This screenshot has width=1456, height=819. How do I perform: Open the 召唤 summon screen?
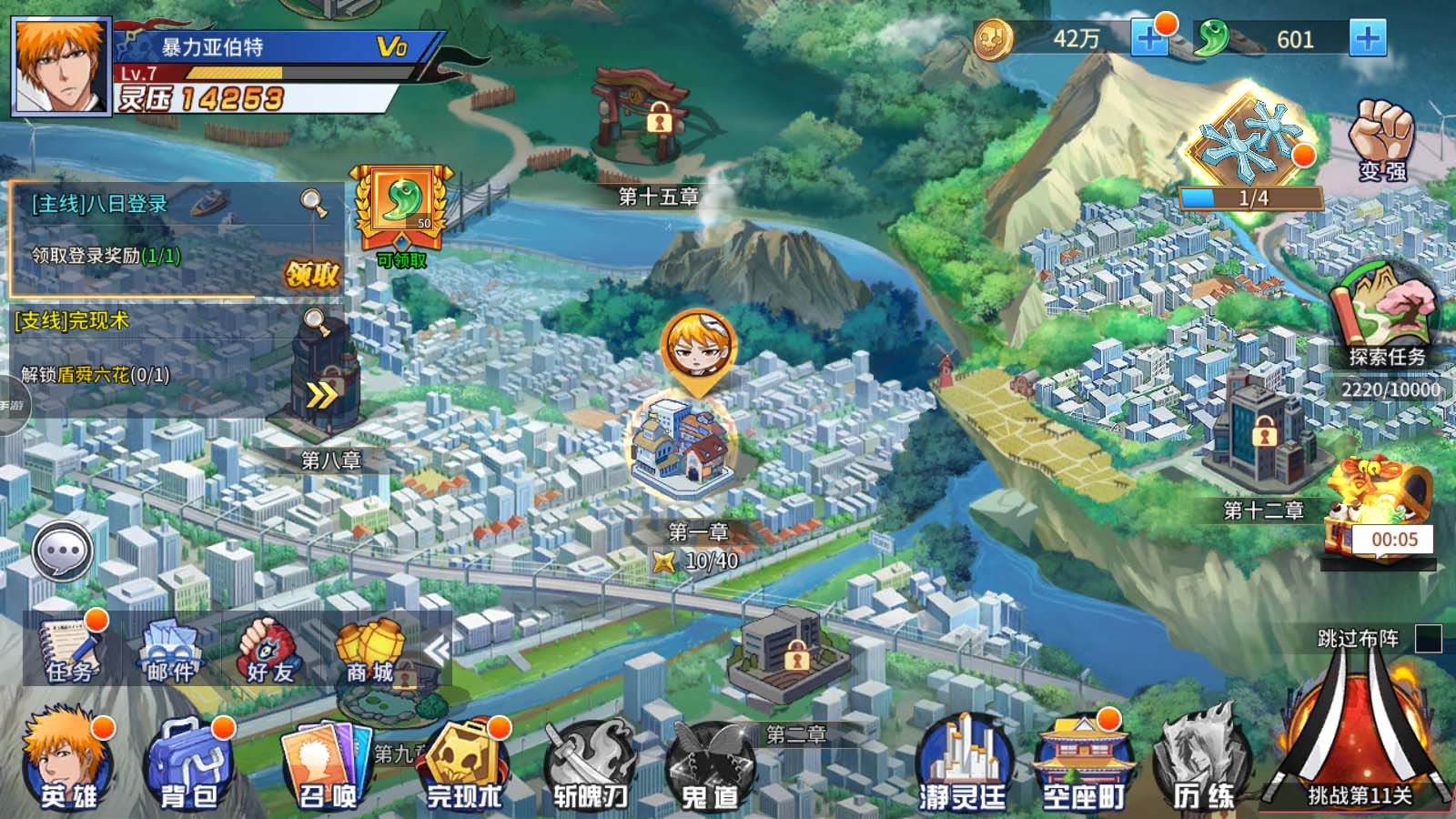pos(328,766)
